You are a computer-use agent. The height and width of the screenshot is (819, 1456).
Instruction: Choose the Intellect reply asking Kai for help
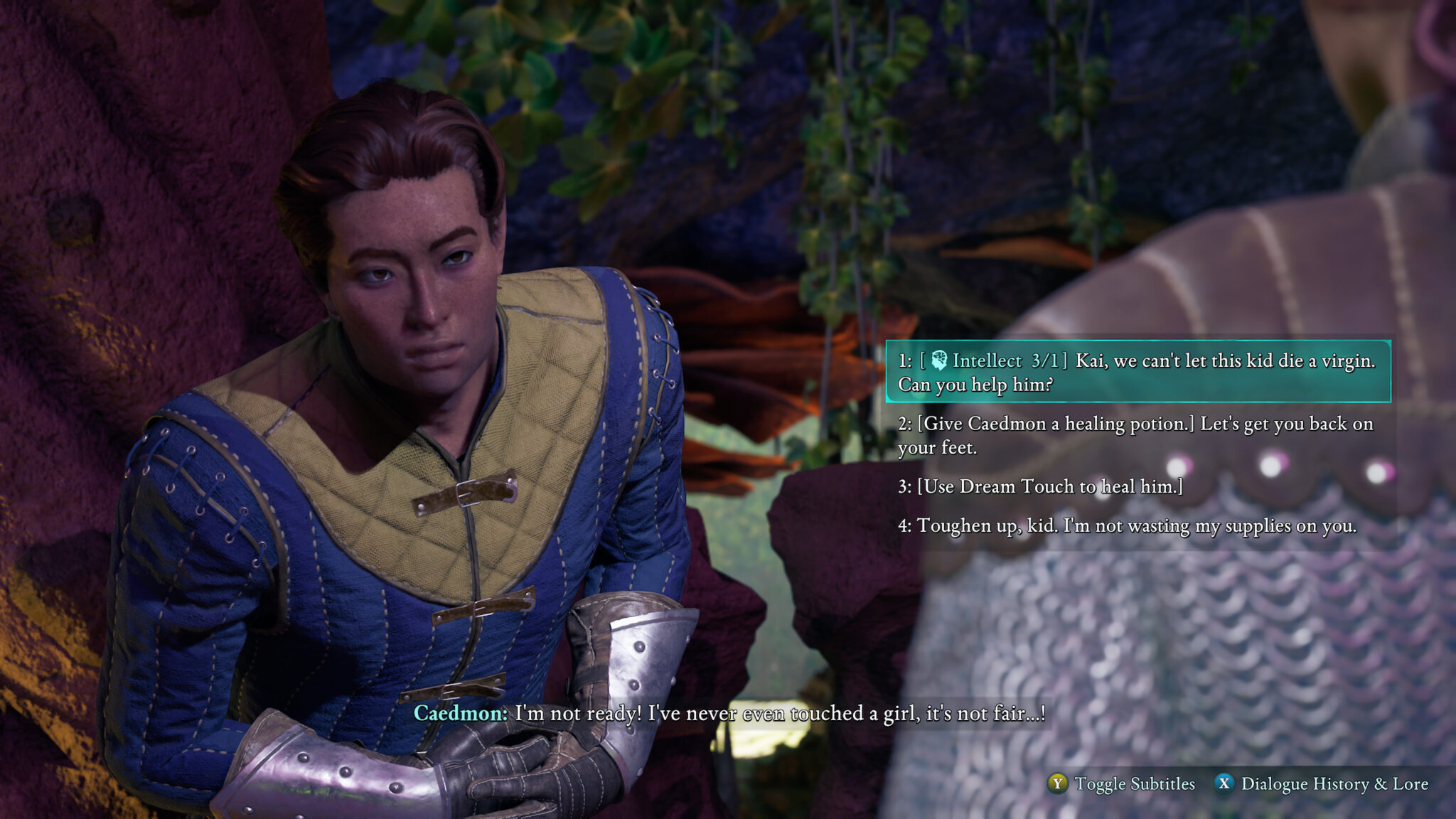coord(1136,372)
